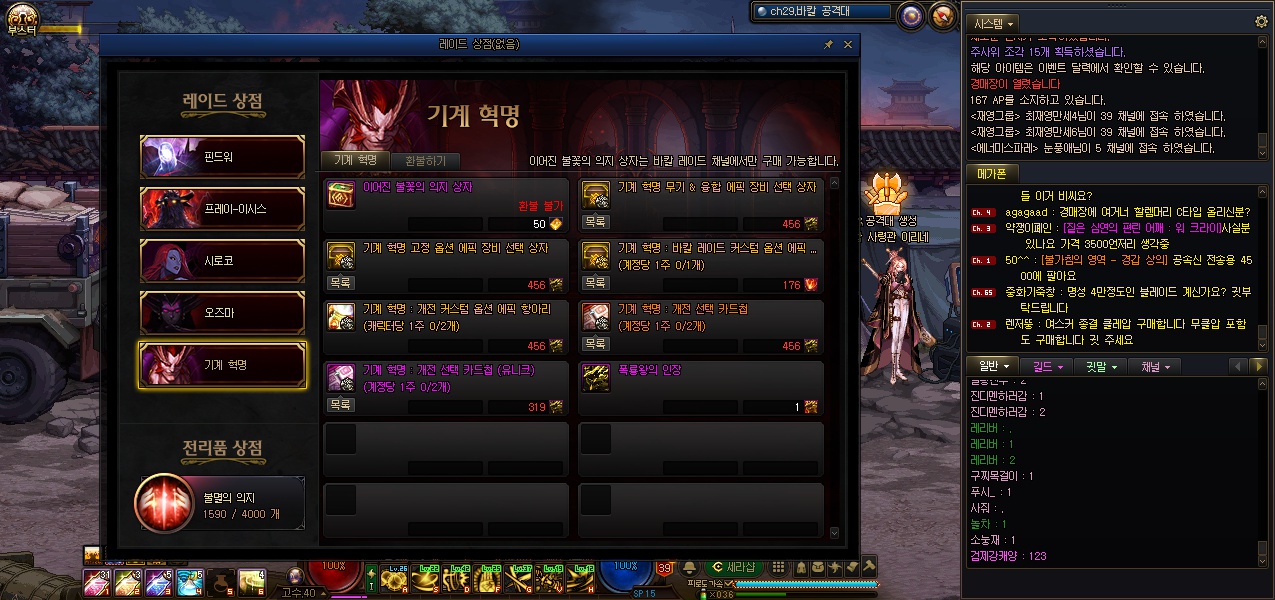Select the 기계 혁명 shop entry

222,365
